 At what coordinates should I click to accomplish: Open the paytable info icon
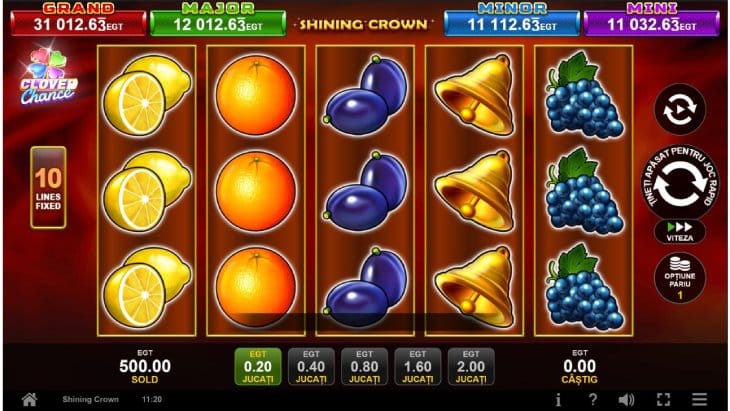point(558,400)
